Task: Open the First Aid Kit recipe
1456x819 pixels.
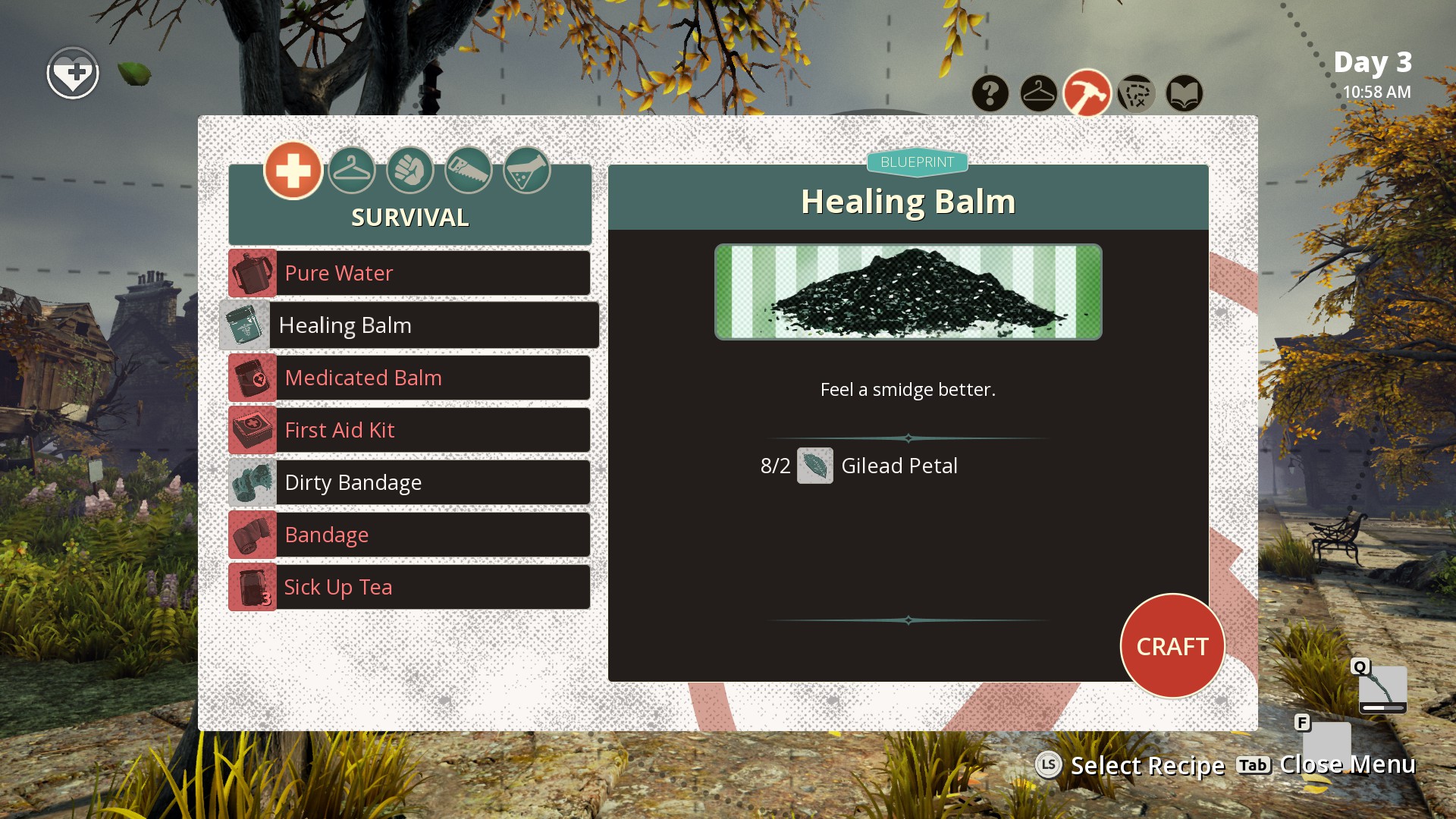Action: point(409,430)
